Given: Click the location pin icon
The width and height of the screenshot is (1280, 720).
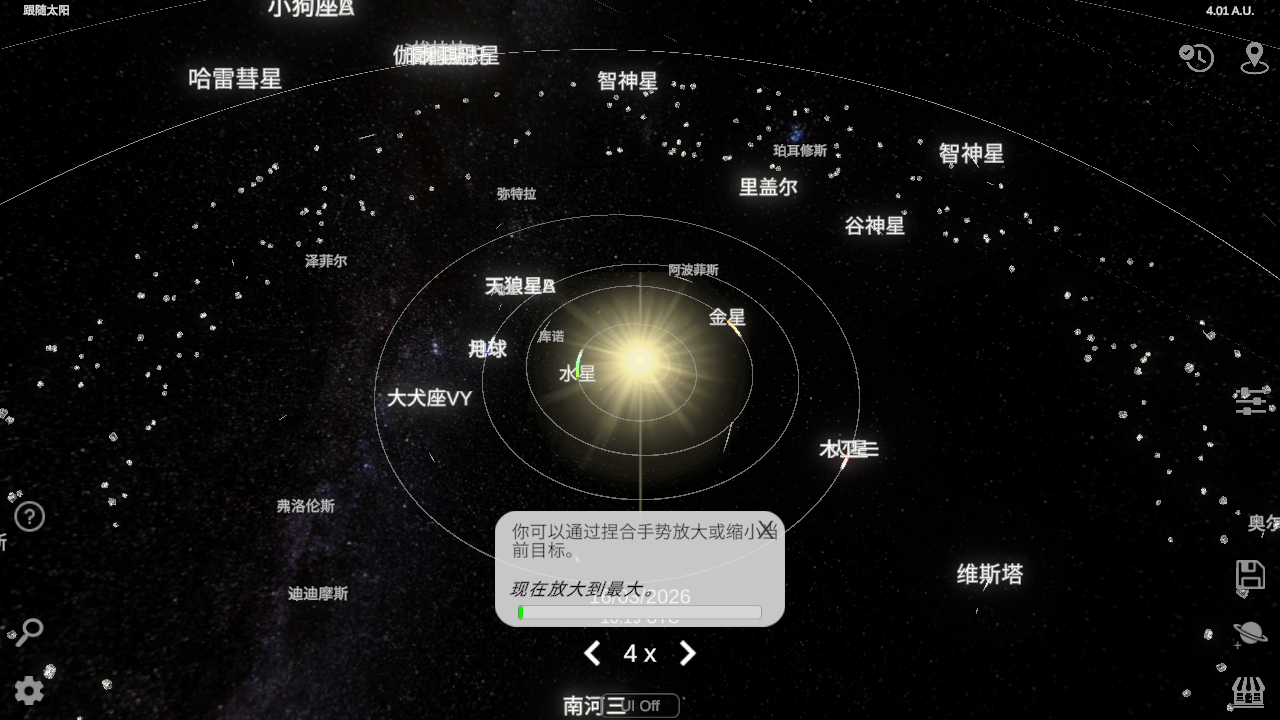Looking at the screenshot, I should (1255, 58).
